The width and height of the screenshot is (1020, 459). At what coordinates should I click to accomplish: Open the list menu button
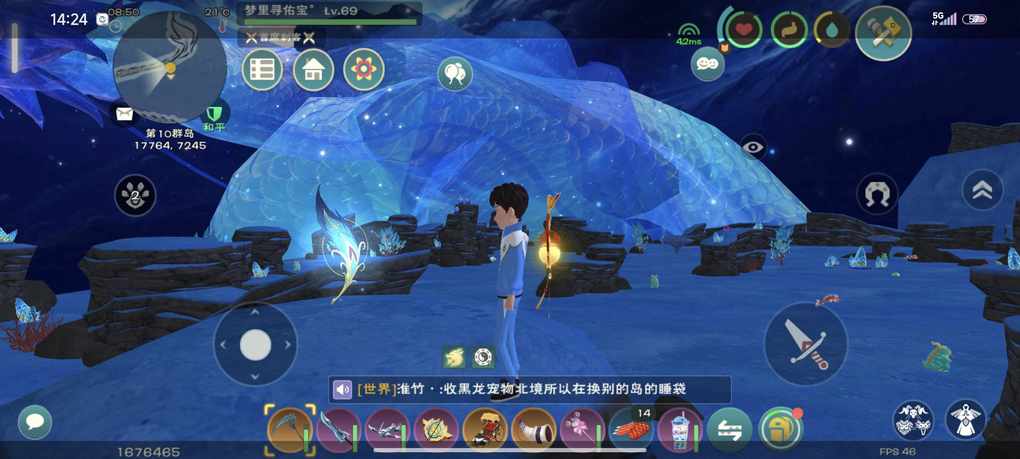tap(262, 70)
